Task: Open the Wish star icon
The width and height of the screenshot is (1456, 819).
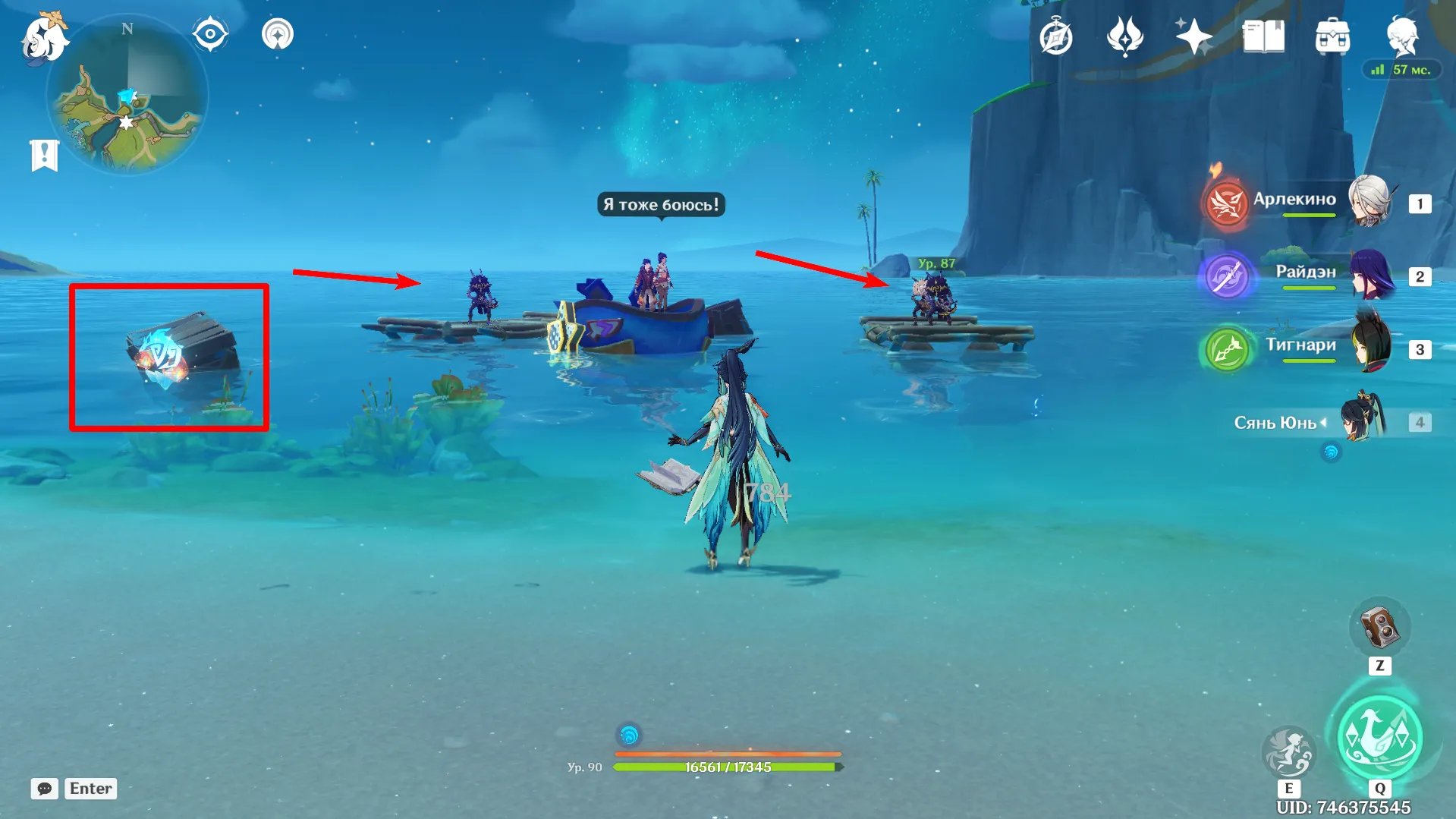Action: coord(1193,36)
